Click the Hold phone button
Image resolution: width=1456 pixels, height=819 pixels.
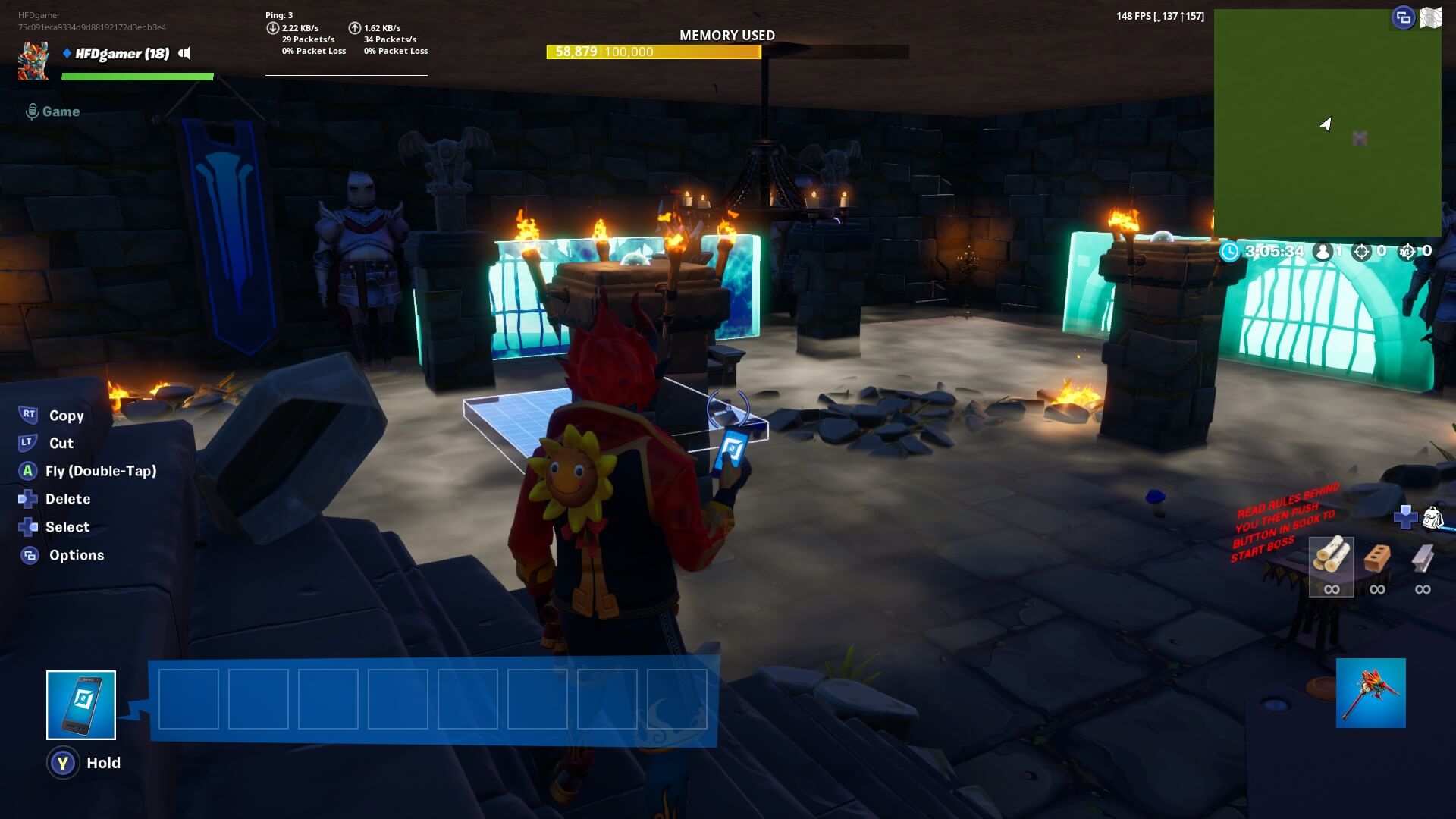[x=64, y=763]
